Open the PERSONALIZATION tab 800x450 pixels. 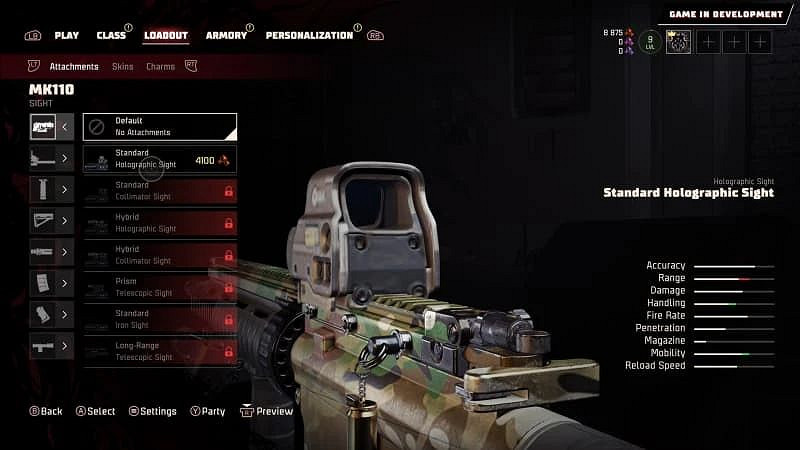point(309,35)
